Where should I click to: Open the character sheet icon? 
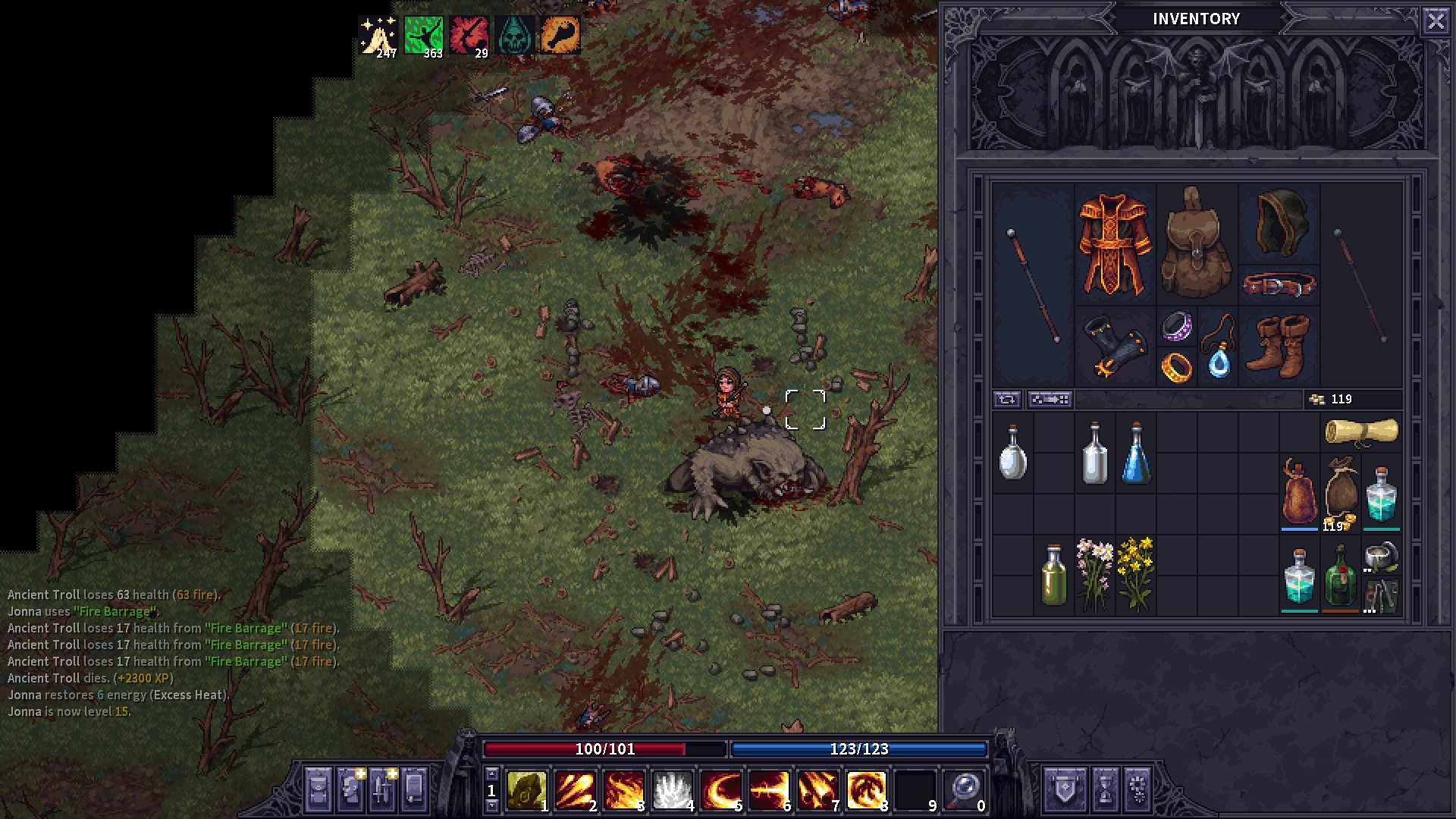coord(349,789)
